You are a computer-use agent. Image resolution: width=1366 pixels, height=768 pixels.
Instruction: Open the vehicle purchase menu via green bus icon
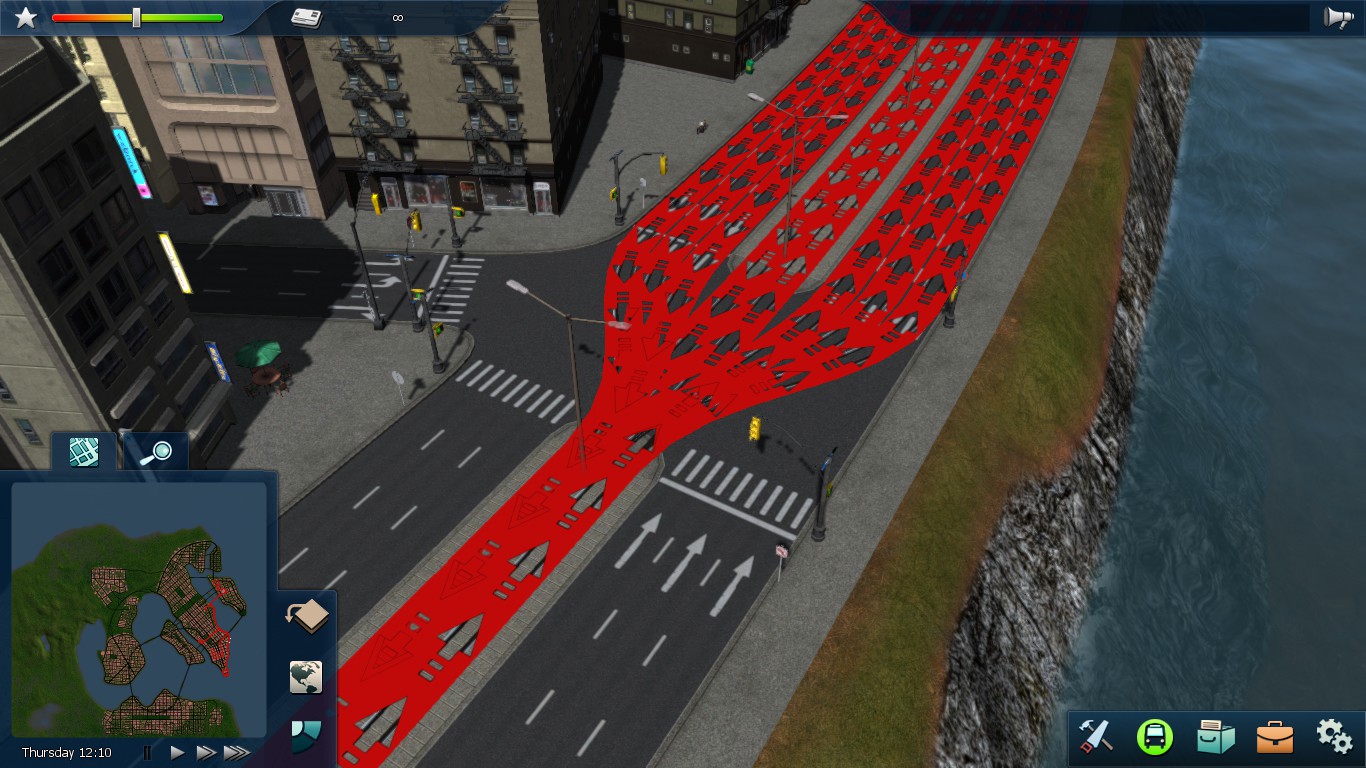(x=1157, y=737)
